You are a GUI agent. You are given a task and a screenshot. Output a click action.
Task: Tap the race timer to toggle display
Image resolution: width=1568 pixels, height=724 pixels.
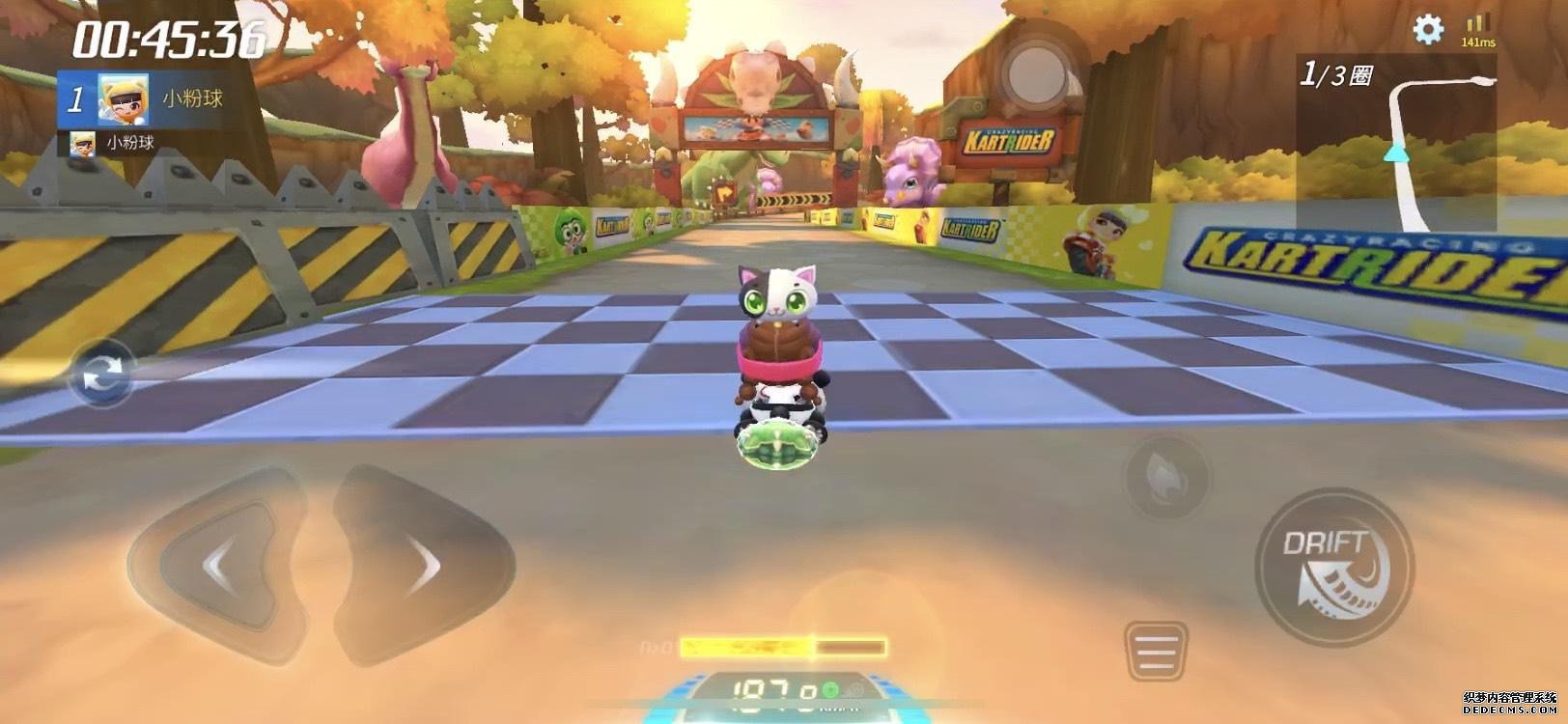(164, 37)
